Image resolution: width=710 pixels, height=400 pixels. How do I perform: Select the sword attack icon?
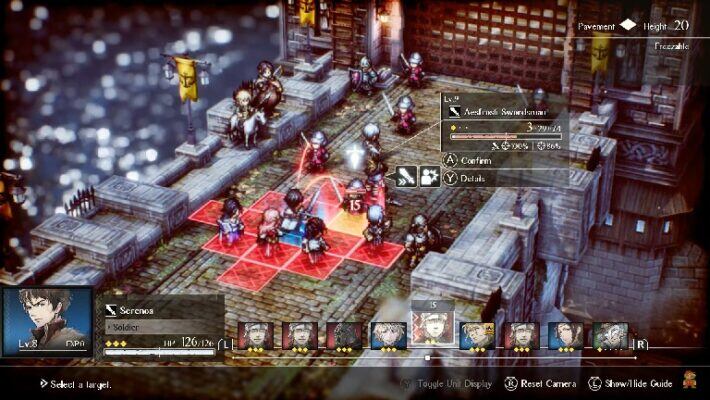pos(406,177)
